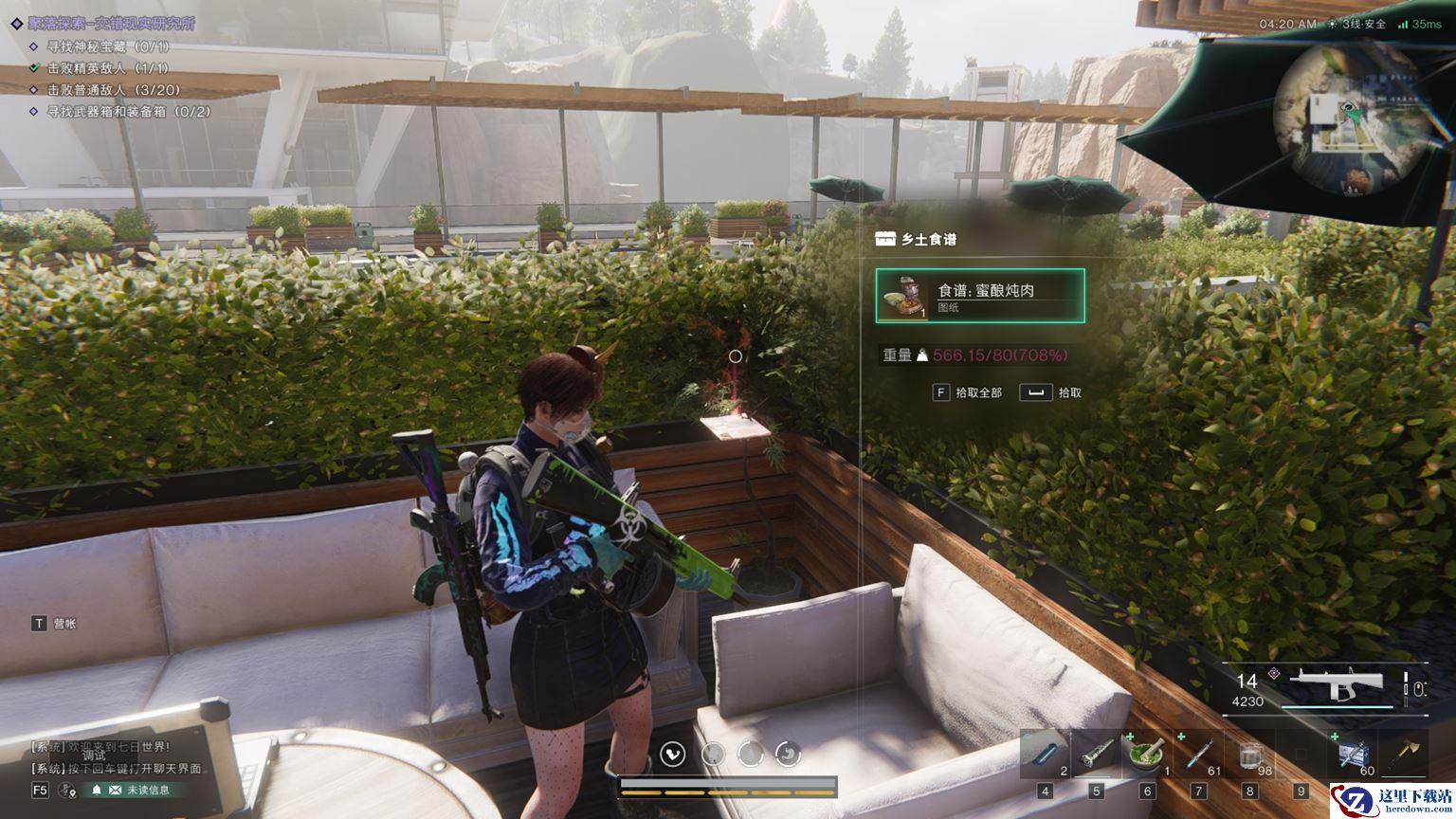Click the bell notification icon

96,790
